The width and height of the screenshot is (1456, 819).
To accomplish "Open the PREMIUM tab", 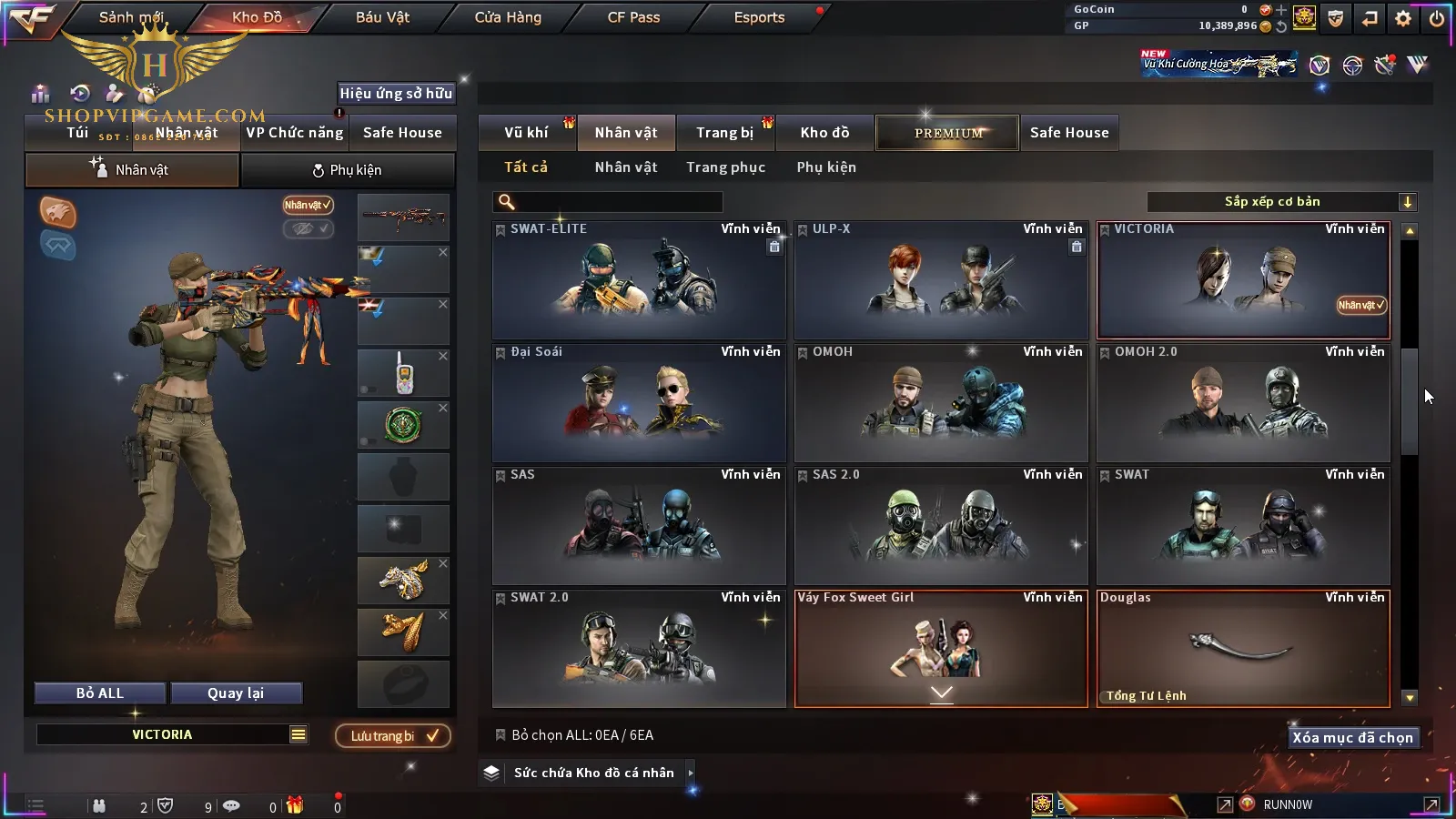I will tap(947, 133).
